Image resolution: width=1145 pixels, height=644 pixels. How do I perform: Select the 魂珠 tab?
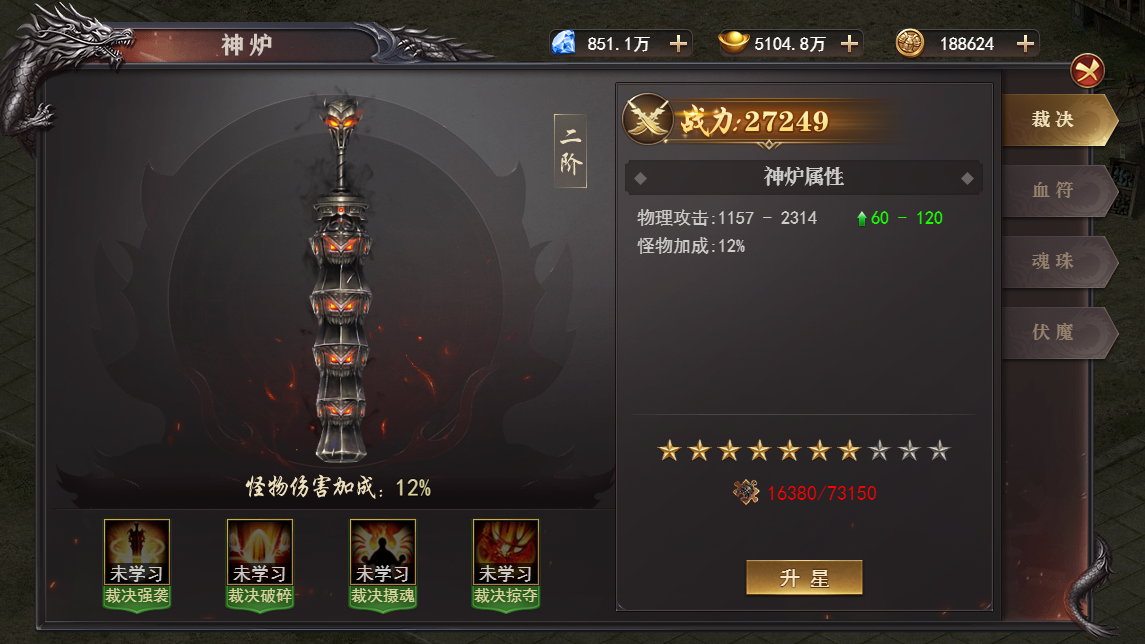click(1055, 261)
